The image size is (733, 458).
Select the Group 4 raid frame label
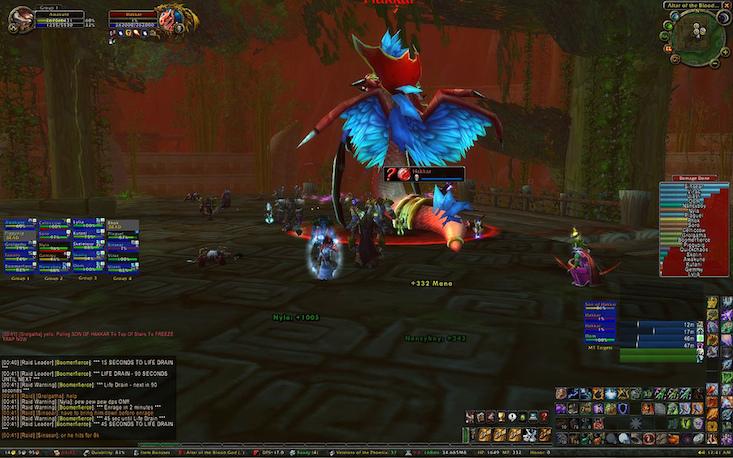pyautogui.click(x=122, y=278)
